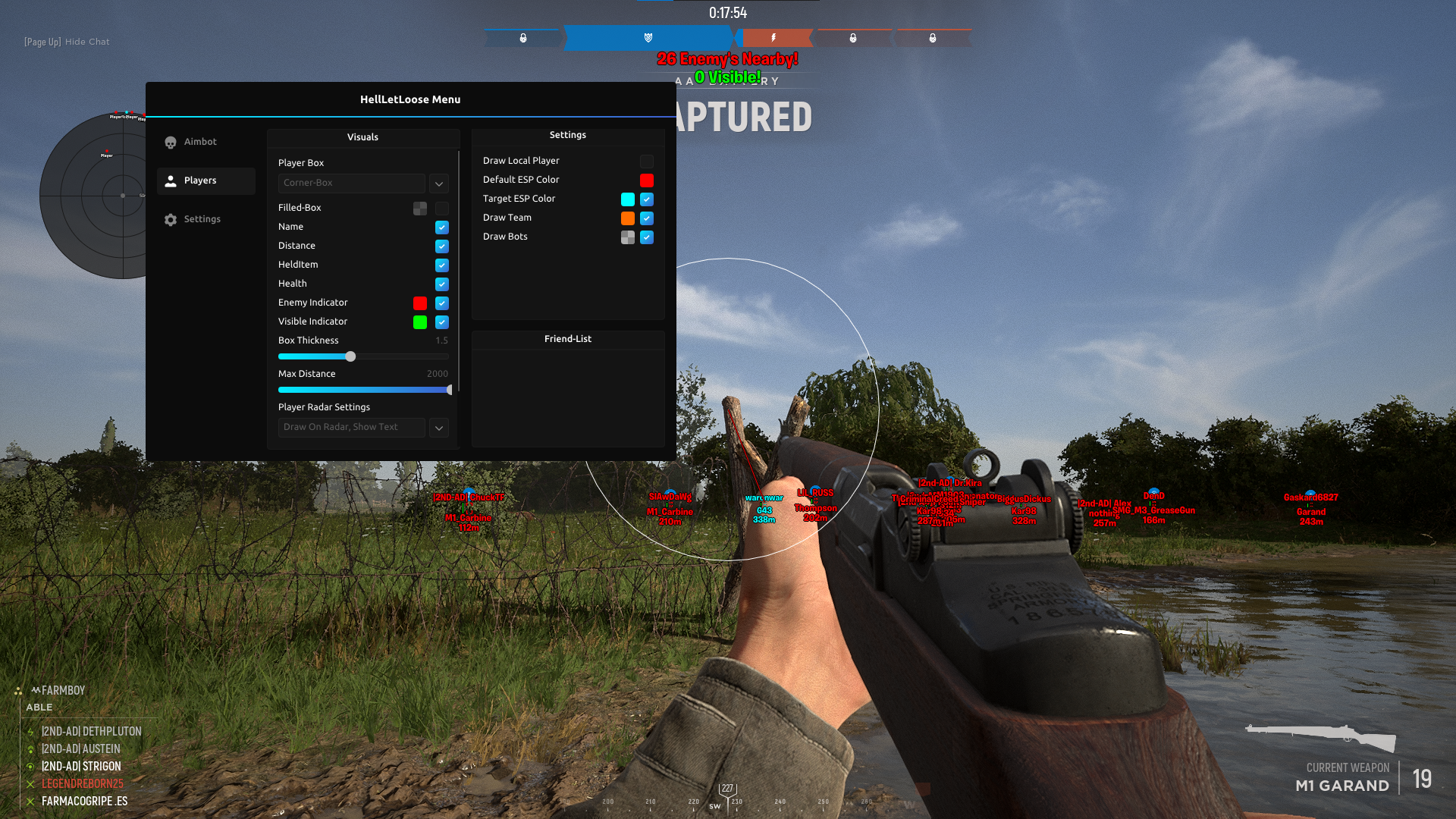This screenshot has height=819, width=1456.
Task: Open the Aimbot tab
Action: click(199, 142)
